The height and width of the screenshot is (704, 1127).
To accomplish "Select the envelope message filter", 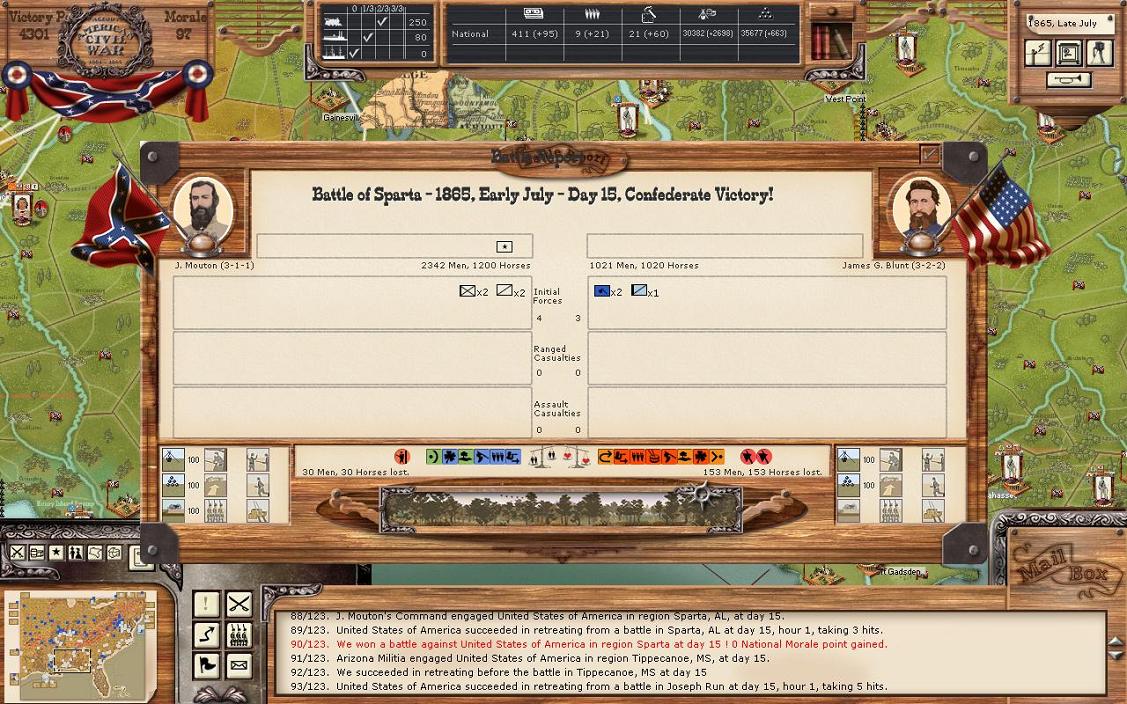I will click(238, 664).
